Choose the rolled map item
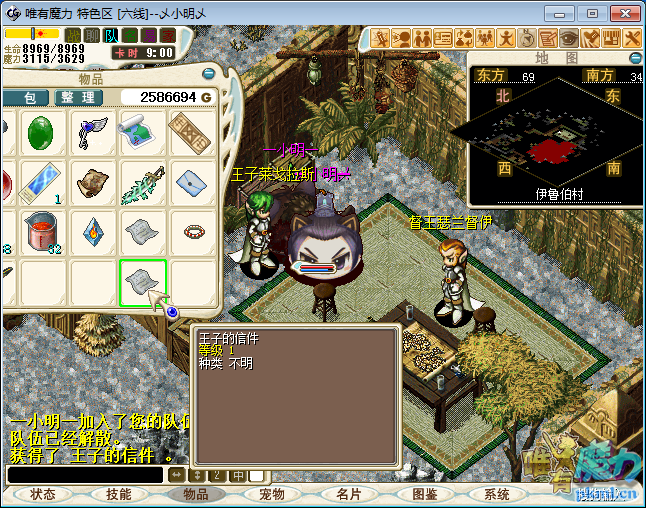646x508 pixels. pyautogui.click(x=143, y=133)
